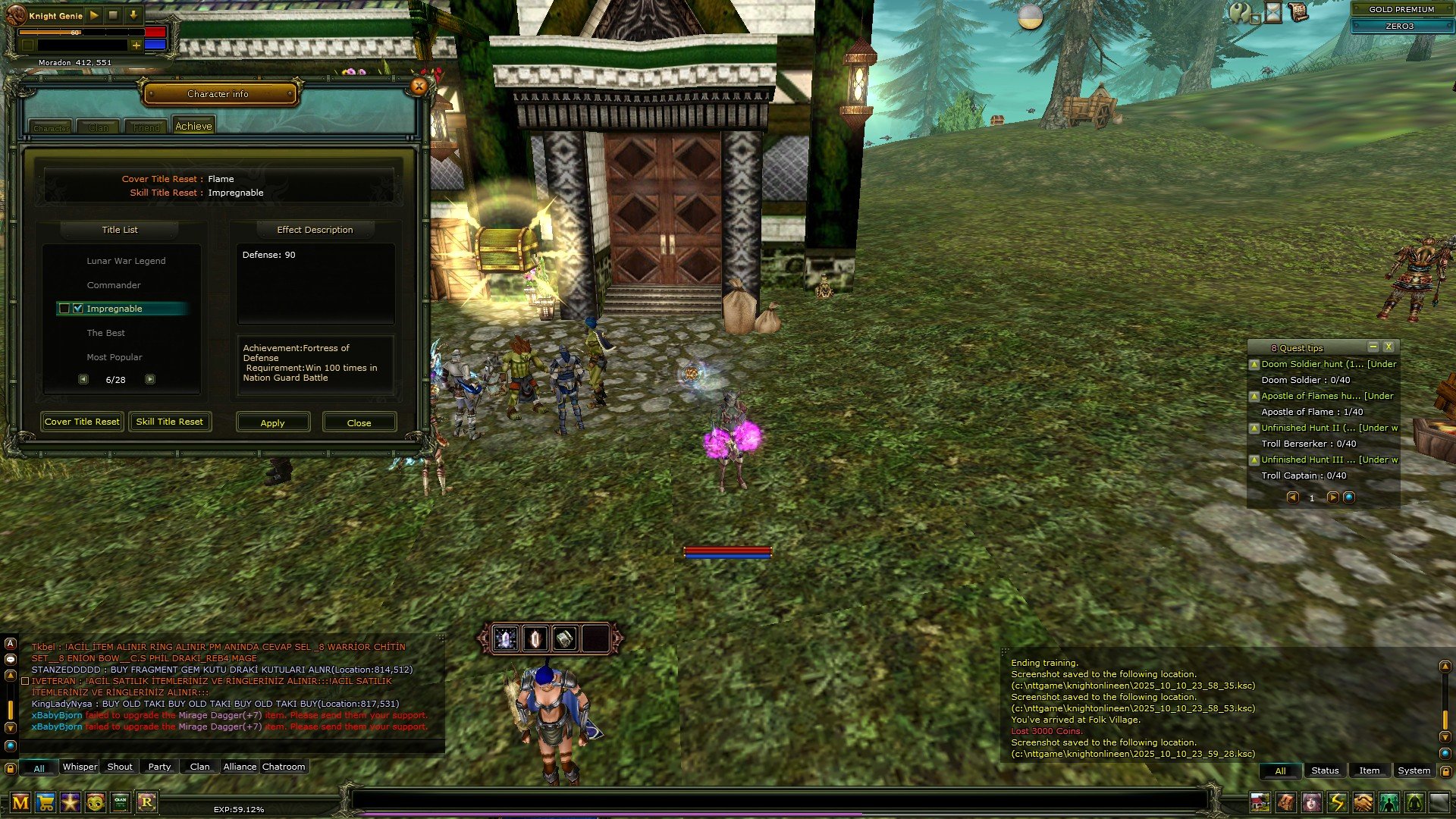Select the Most Popular title

pyautogui.click(x=115, y=357)
